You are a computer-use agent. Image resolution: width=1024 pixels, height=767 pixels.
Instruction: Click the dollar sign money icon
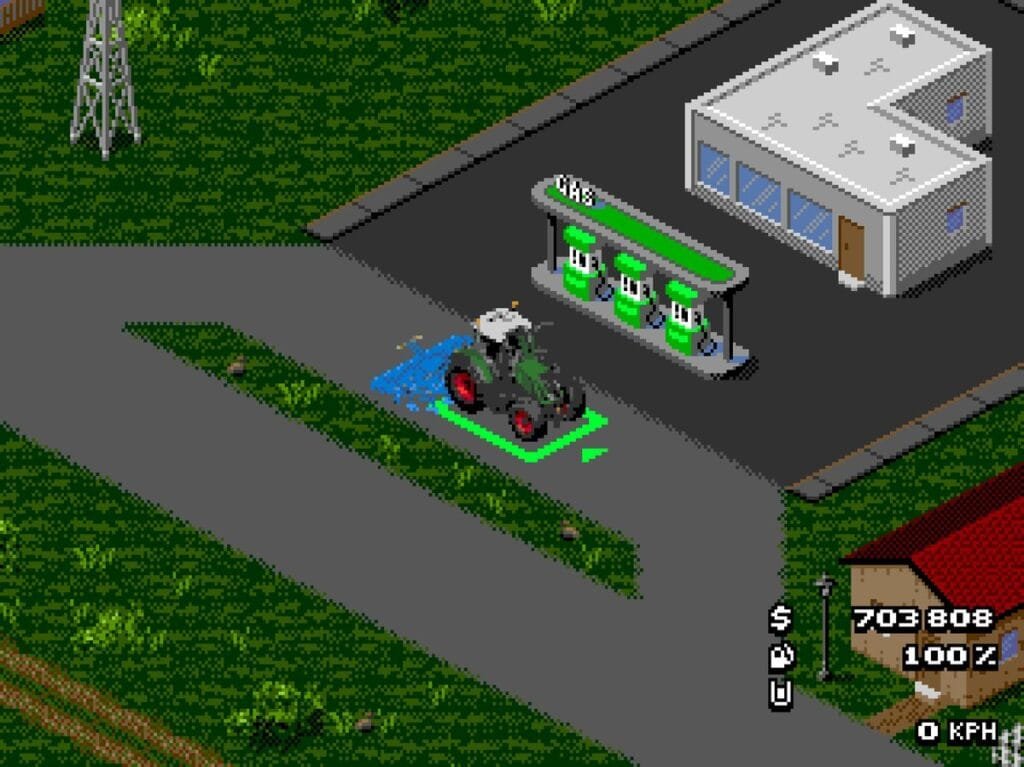tap(780, 619)
